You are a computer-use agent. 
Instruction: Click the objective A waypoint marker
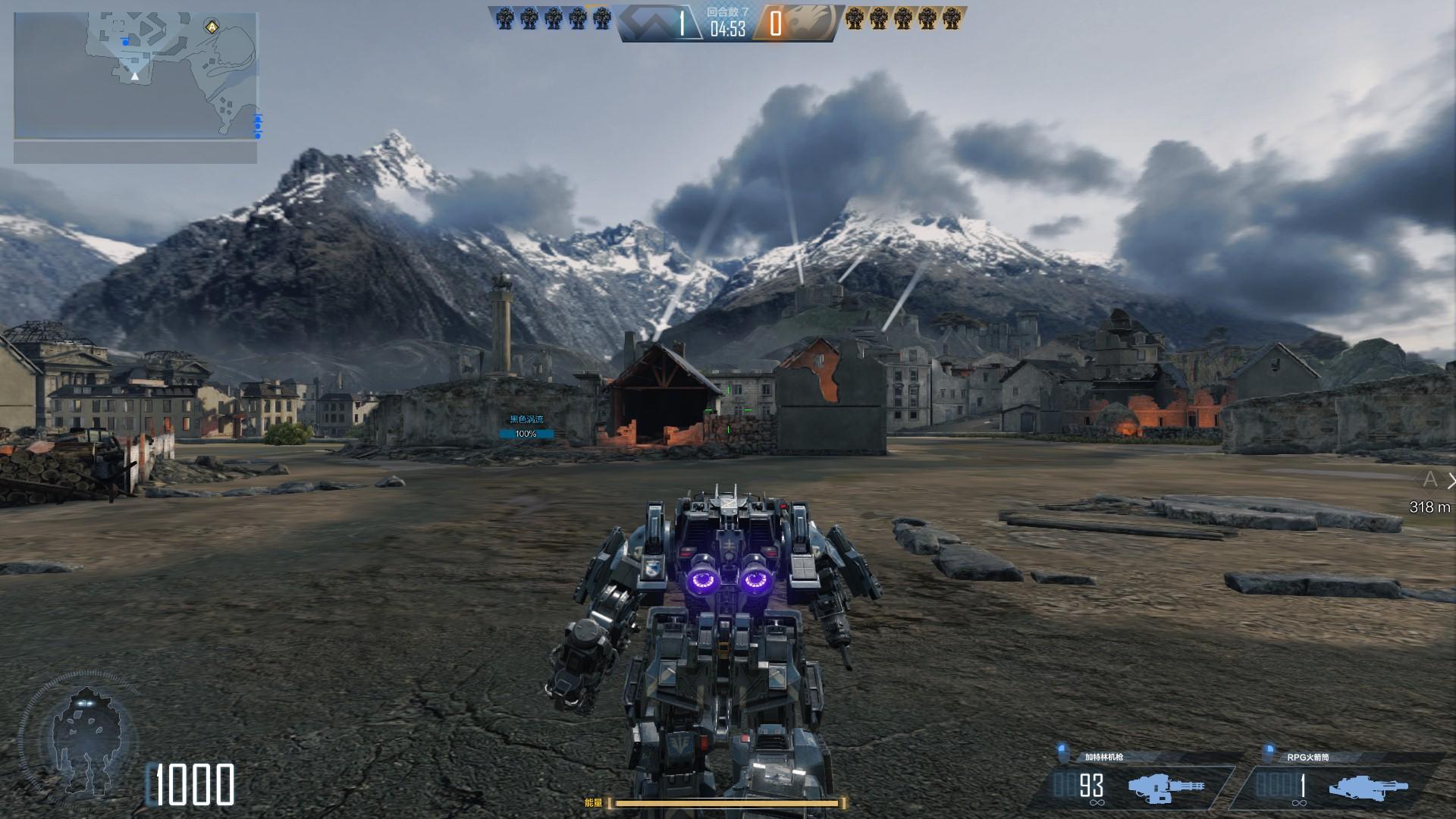pos(1430,479)
